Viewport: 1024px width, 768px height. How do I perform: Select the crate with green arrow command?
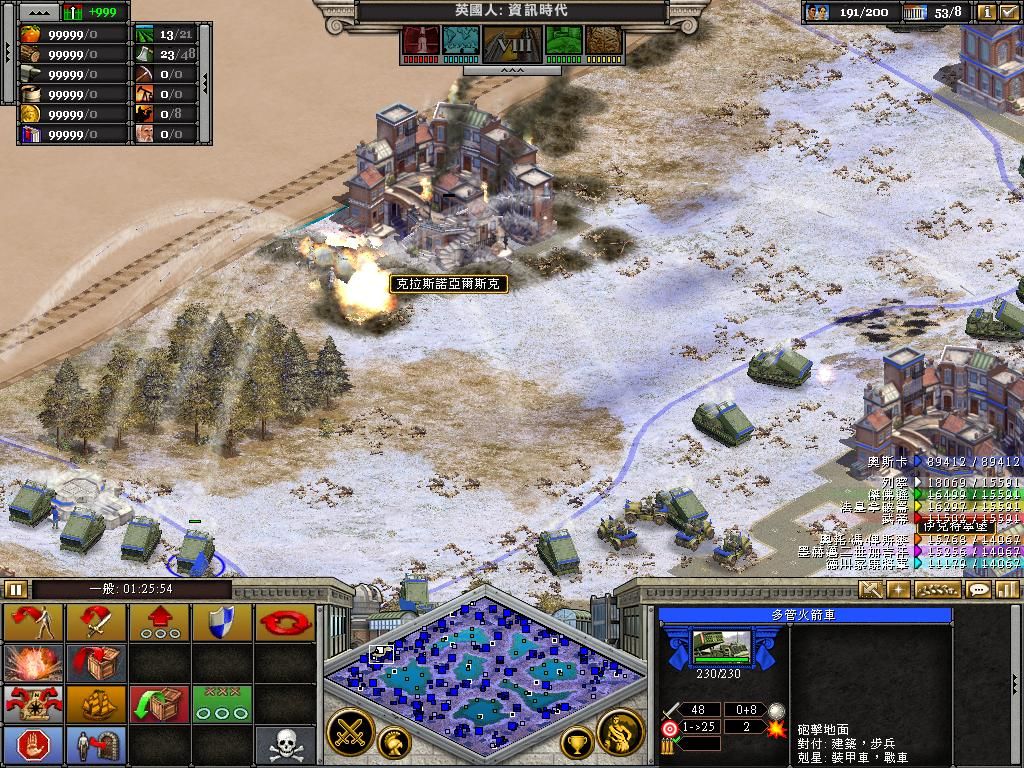point(158,703)
